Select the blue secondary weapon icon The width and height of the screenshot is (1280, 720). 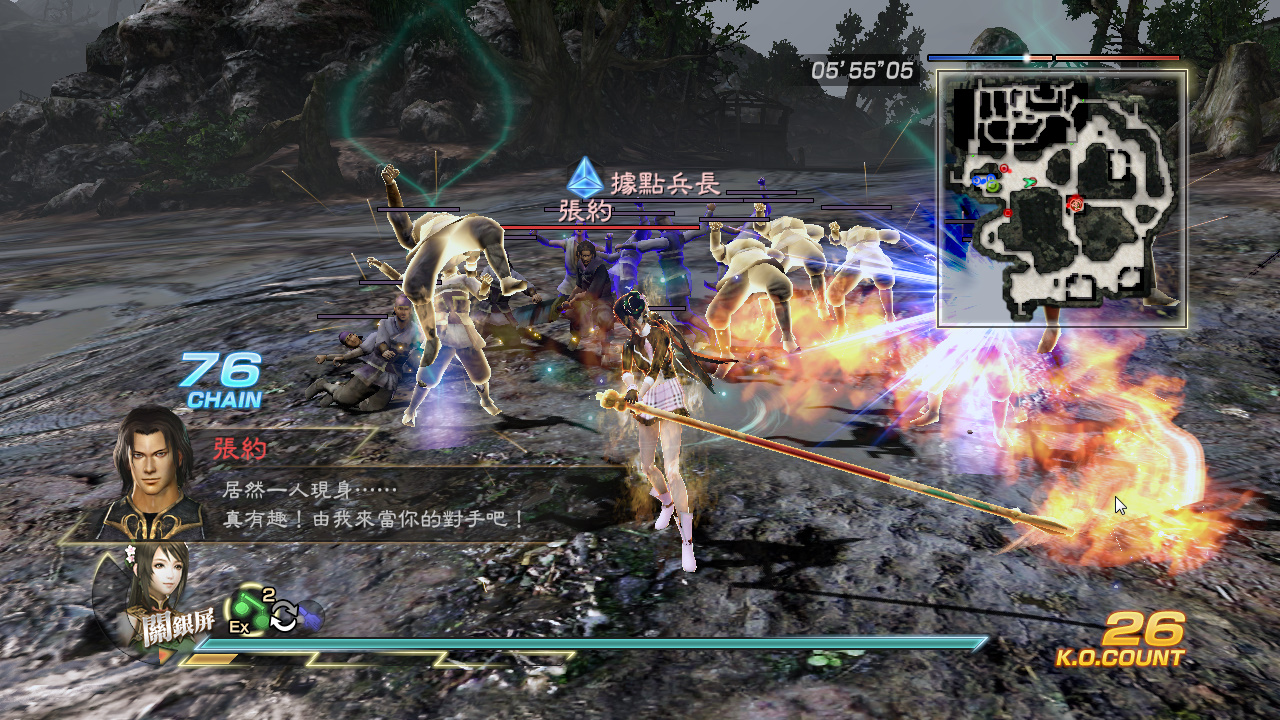310,614
